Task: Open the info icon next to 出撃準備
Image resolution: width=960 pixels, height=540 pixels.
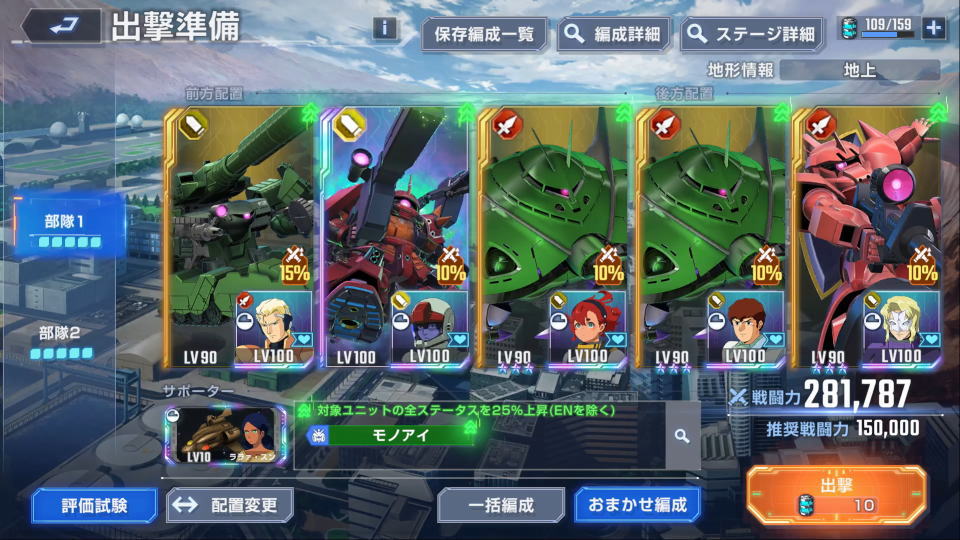Action: (x=385, y=28)
